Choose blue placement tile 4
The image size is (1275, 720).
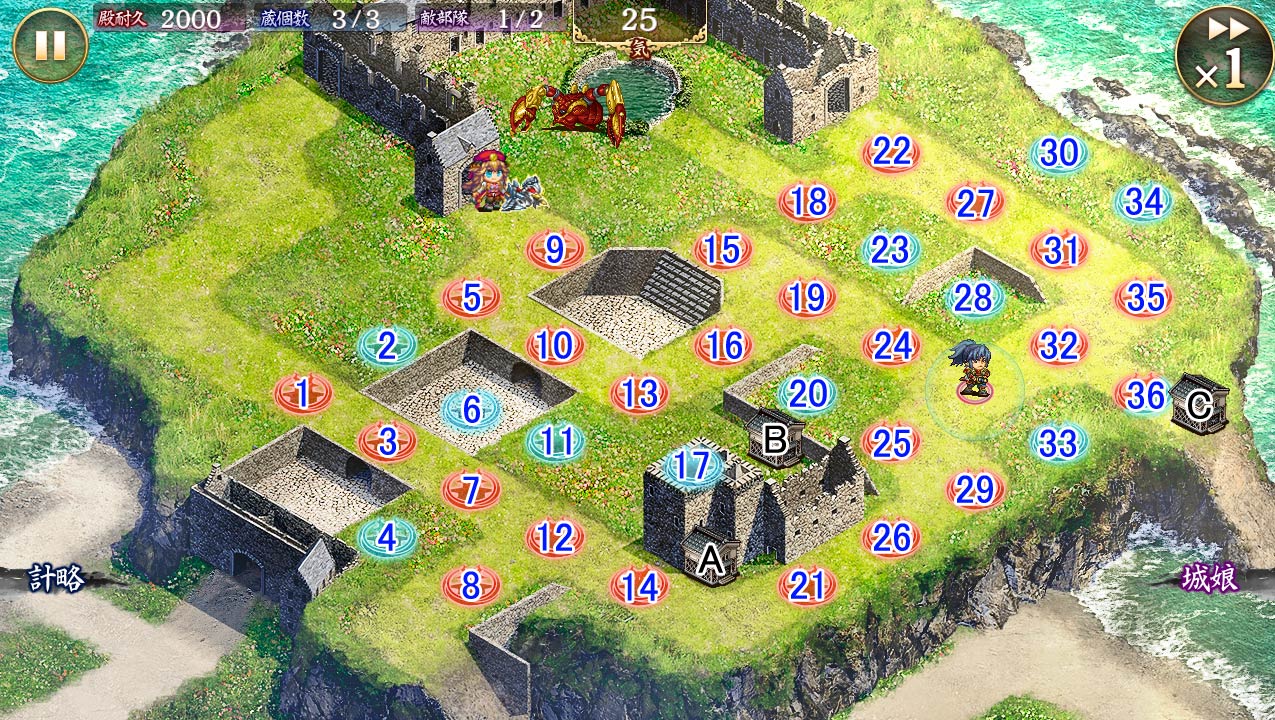click(x=387, y=538)
